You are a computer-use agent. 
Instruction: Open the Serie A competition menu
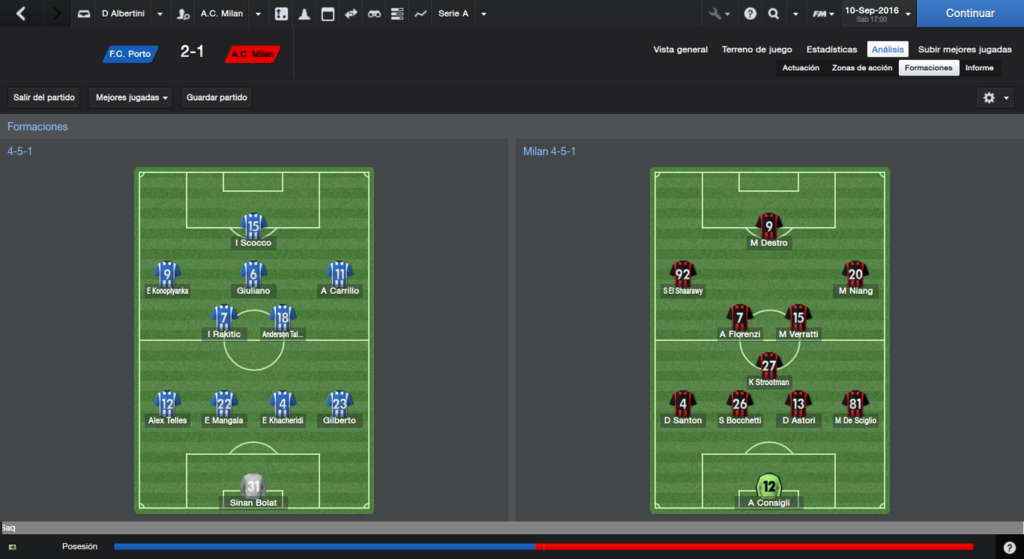click(x=461, y=14)
